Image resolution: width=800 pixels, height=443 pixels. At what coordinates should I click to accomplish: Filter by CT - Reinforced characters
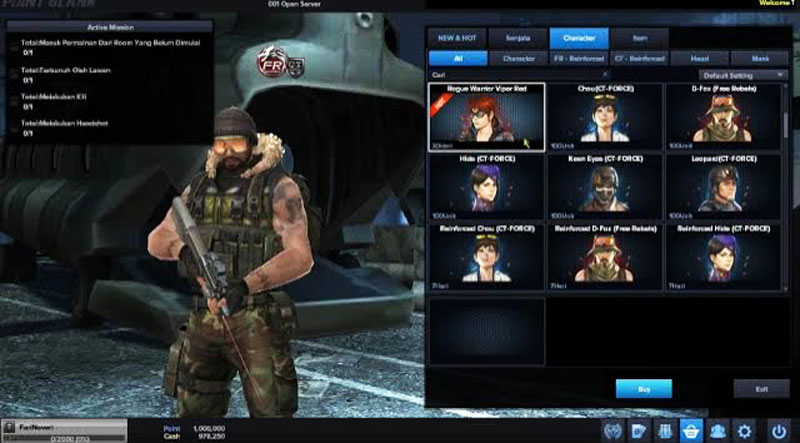click(640, 59)
